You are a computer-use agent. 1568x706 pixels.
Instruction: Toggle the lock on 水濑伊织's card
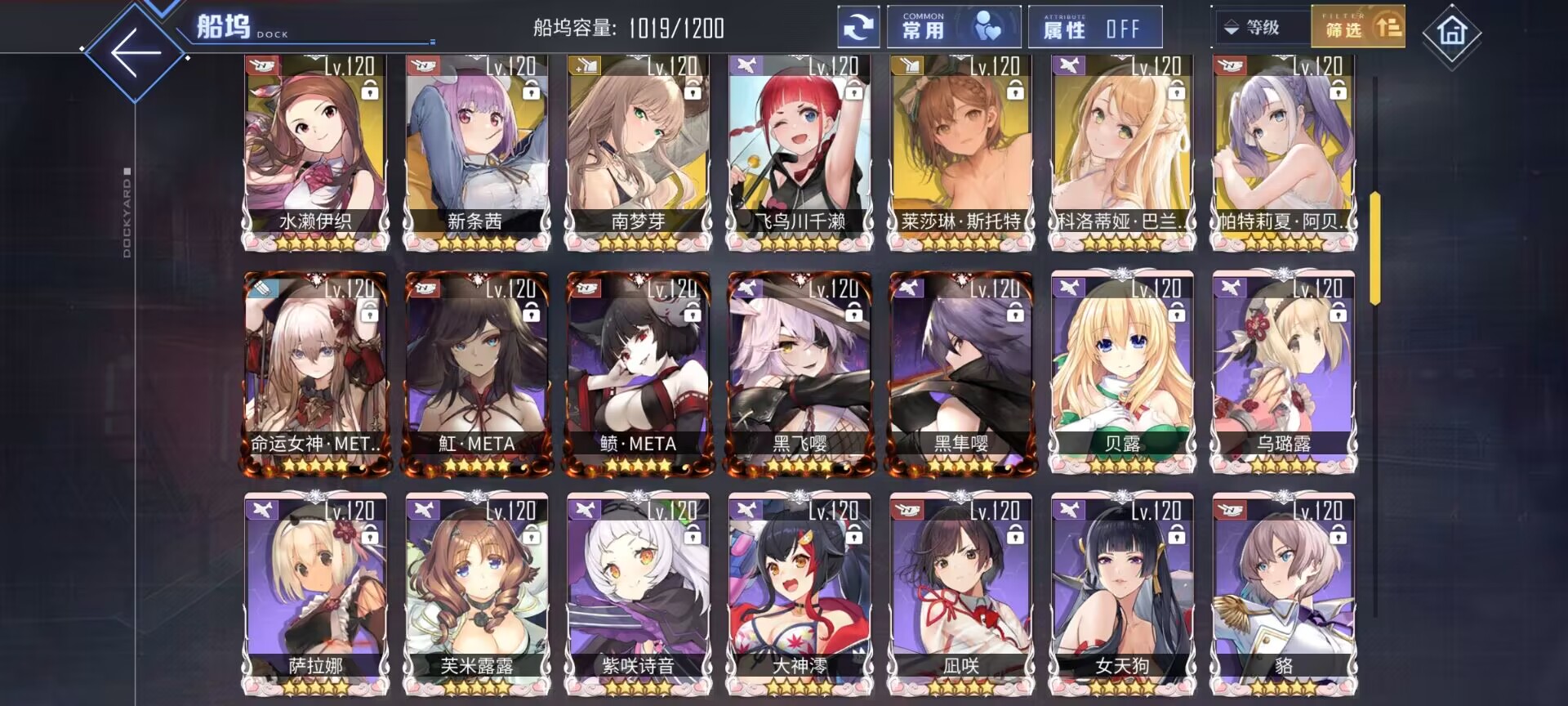click(x=372, y=92)
